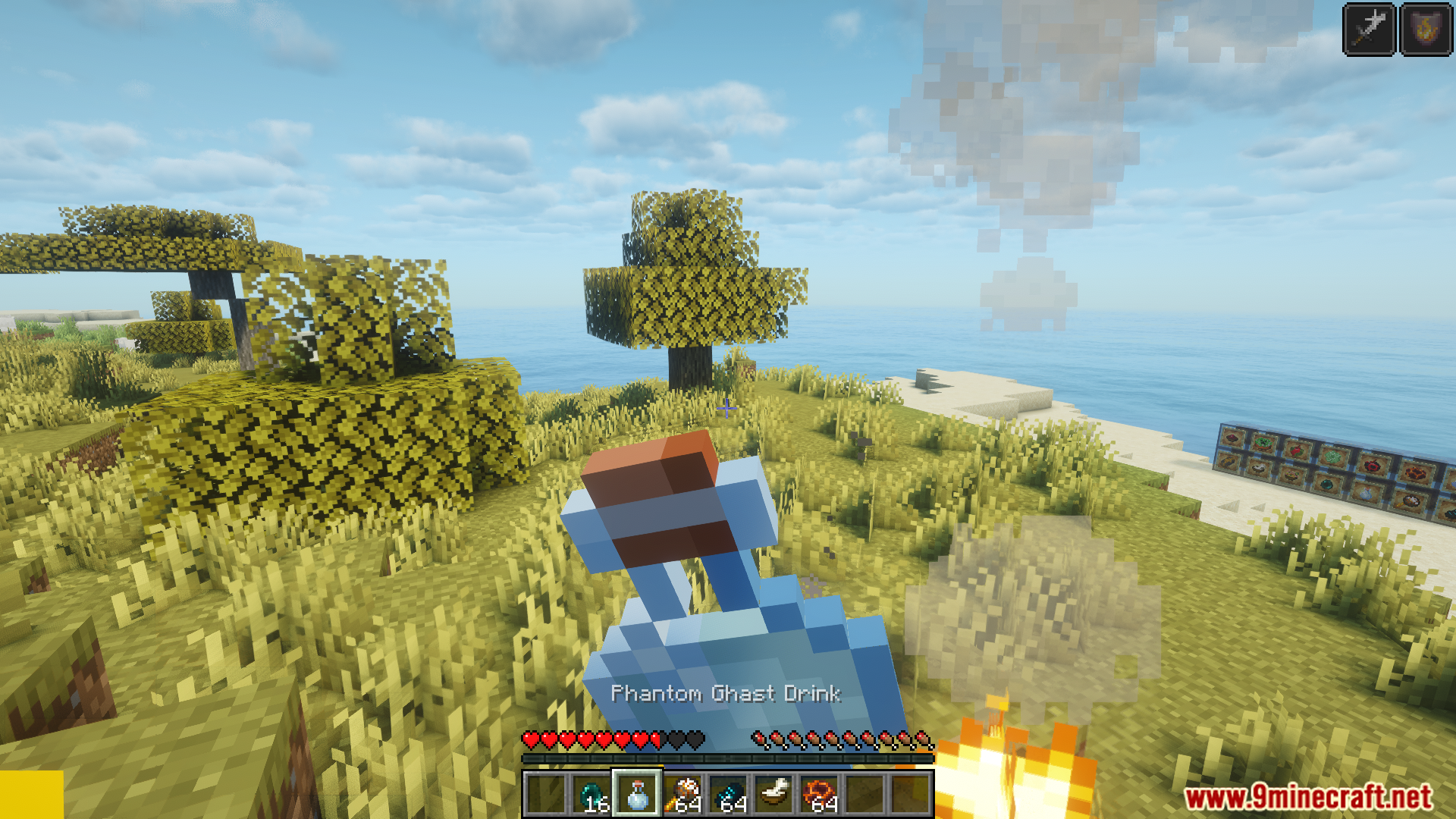Click the weakness sword status effect icon
The image size is (1456, 819).
[x=1369, y=30]
